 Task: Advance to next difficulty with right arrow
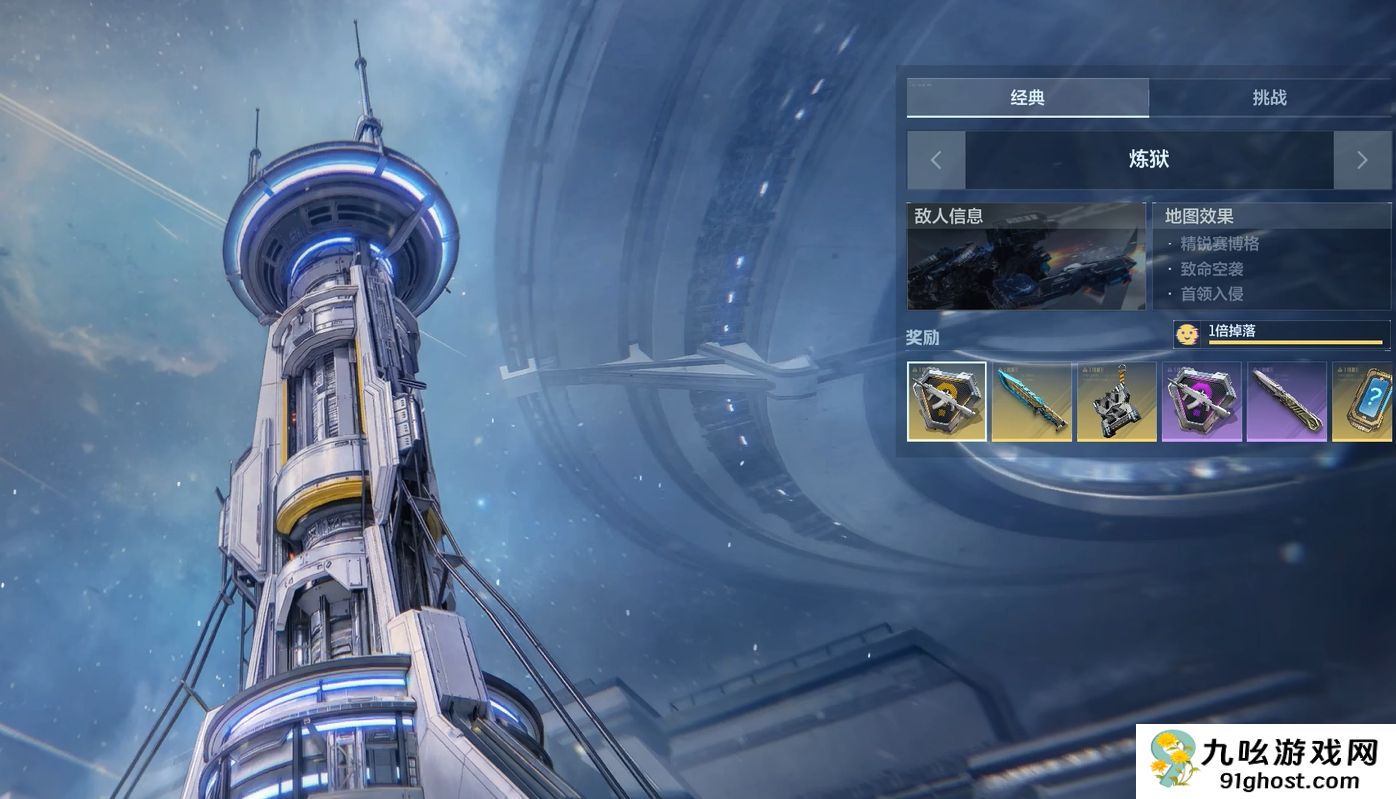pos(1361,160)
